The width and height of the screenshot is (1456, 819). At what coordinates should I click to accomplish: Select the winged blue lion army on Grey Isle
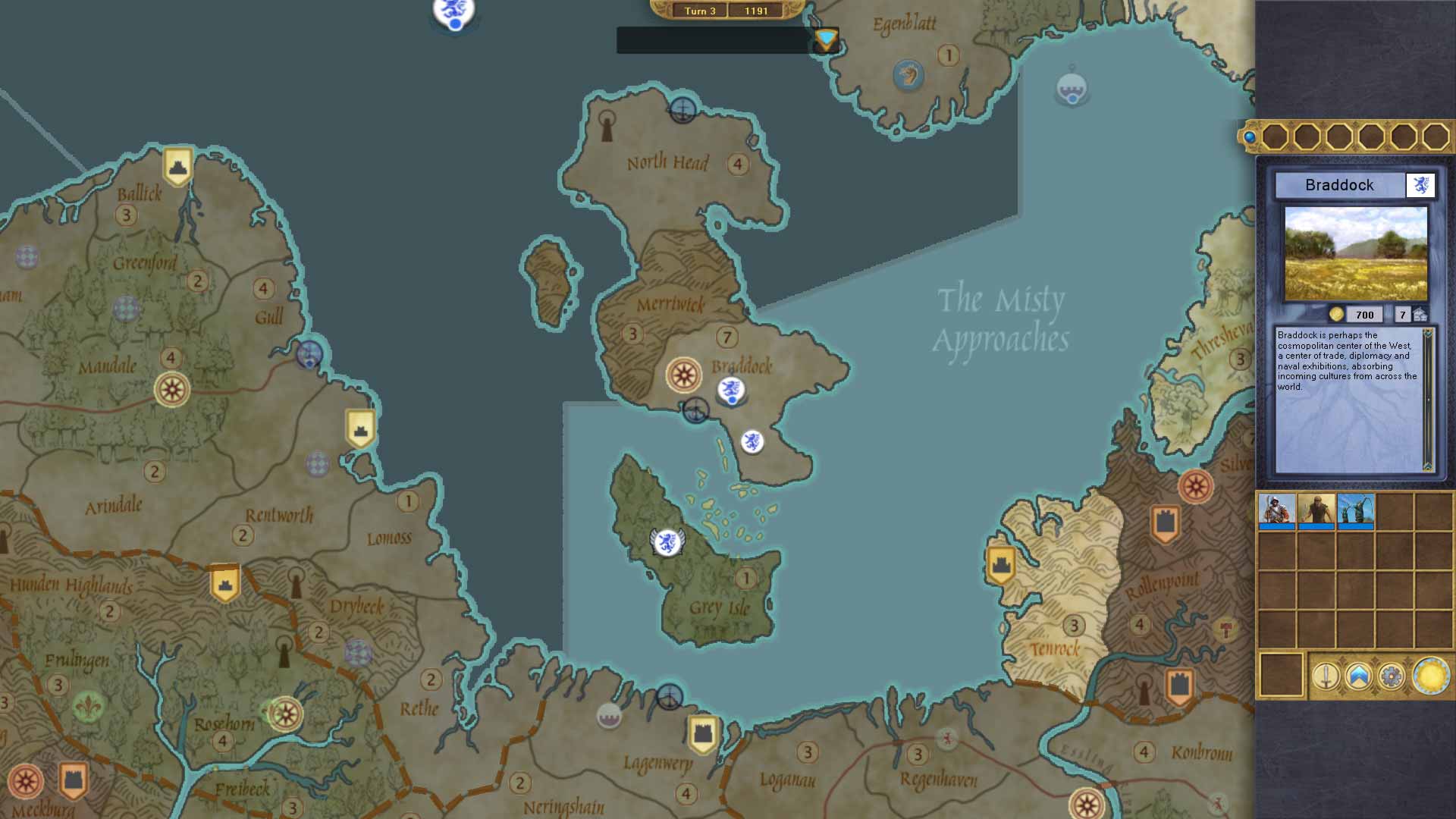667,541
